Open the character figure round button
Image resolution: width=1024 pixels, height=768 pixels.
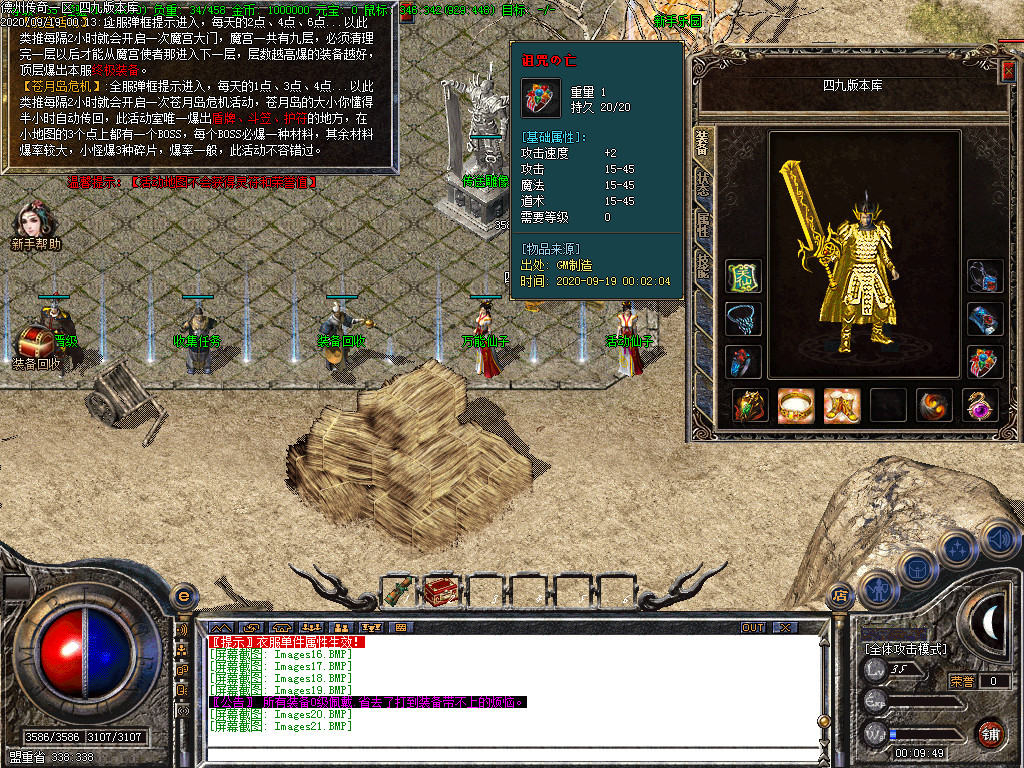coord(877,589)
